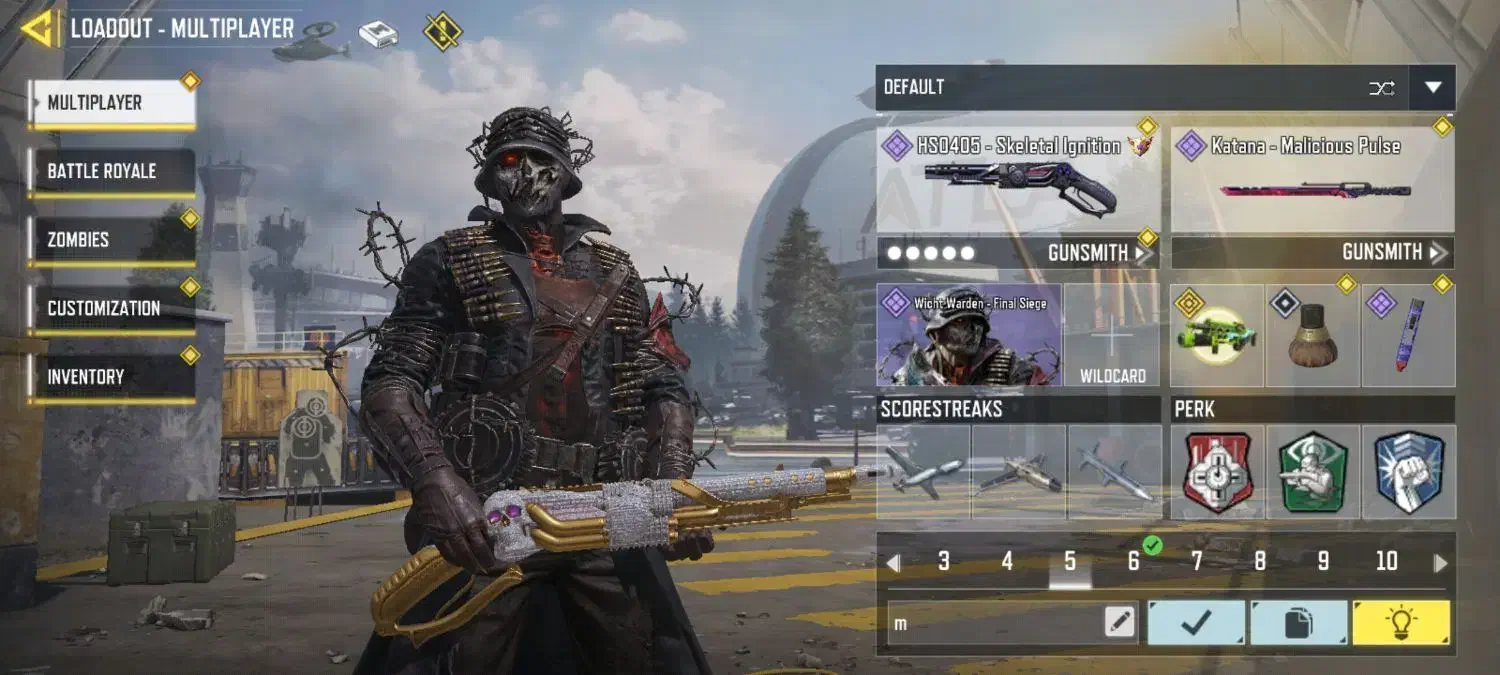
Task: Edit the loadout name with pencil icon
Action: click(1120, 623)
